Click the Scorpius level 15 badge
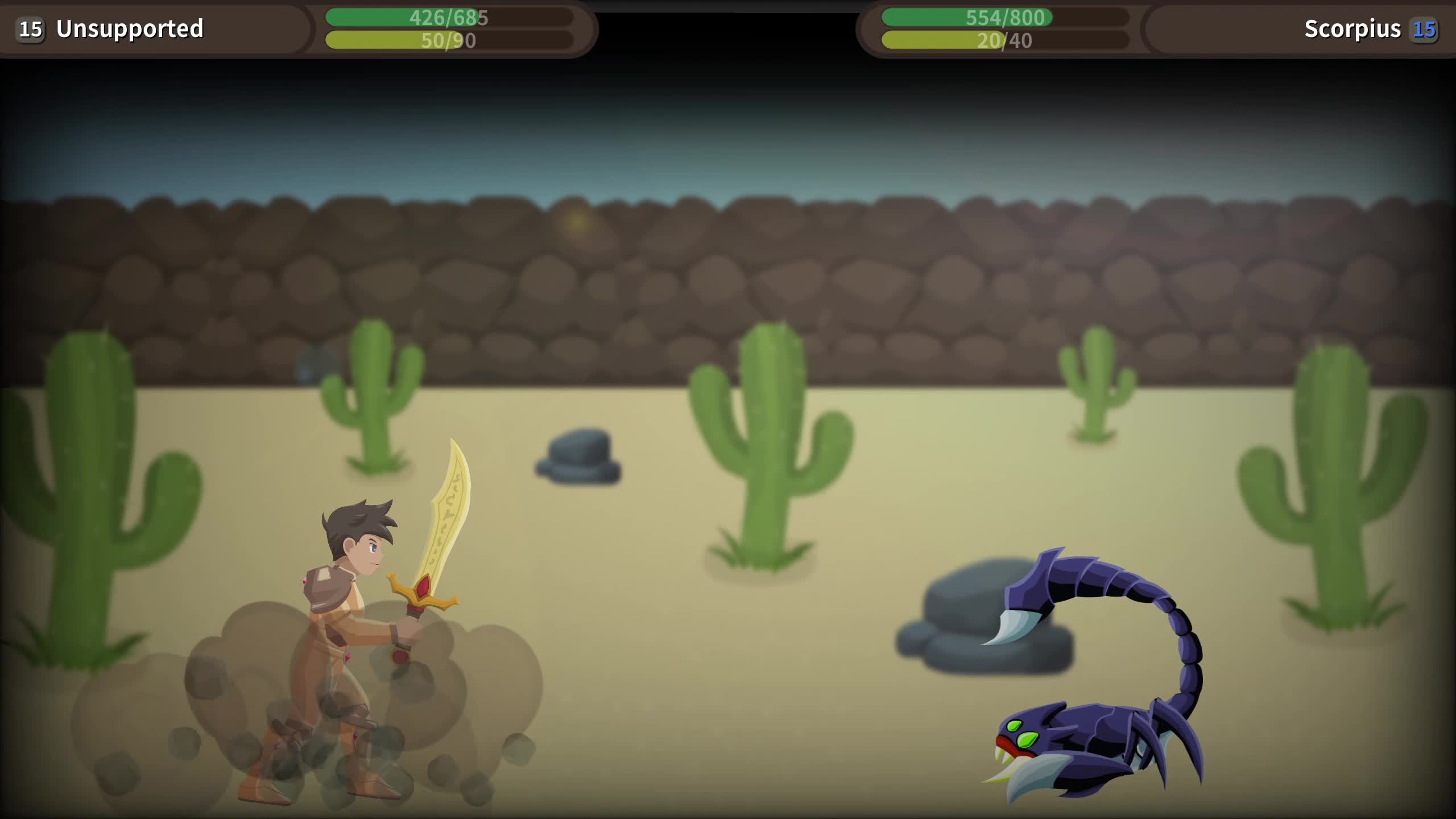The image size is (1456, 819). [1423, 31]
